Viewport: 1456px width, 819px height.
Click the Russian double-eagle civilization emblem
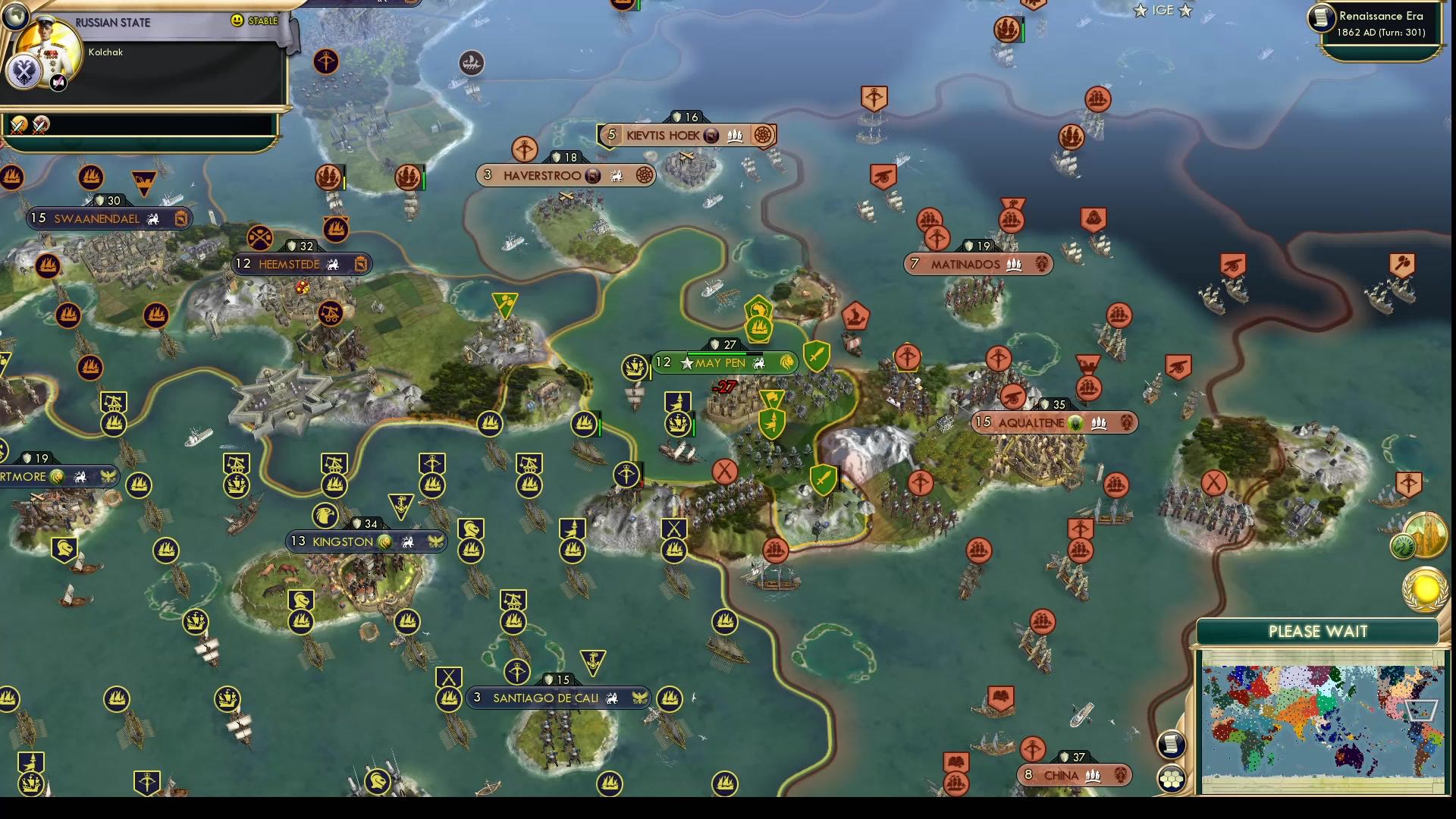[24, 71]
